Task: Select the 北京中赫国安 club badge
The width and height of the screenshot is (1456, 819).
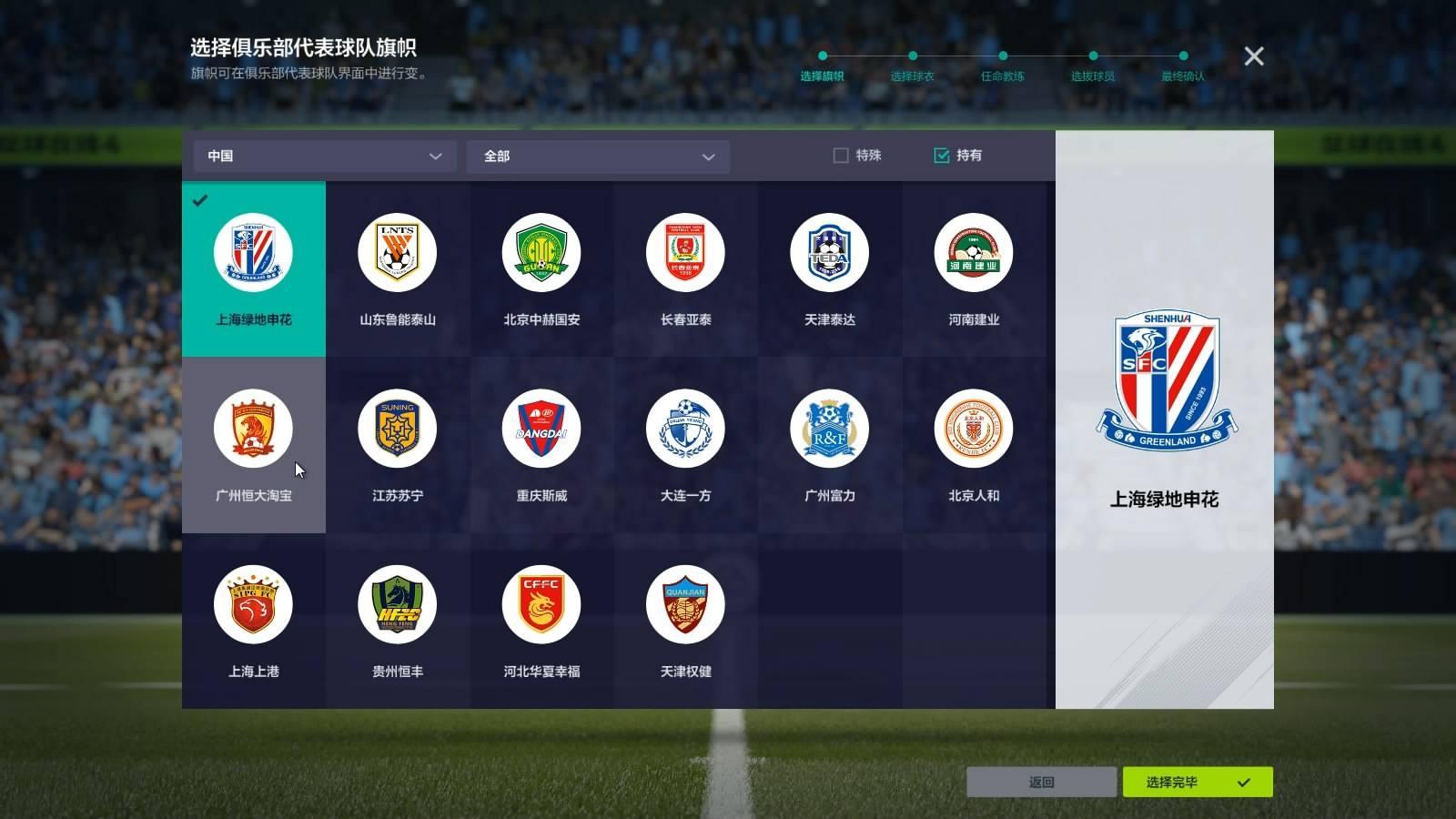Action: pyautogui.click(x=540, y=252)
